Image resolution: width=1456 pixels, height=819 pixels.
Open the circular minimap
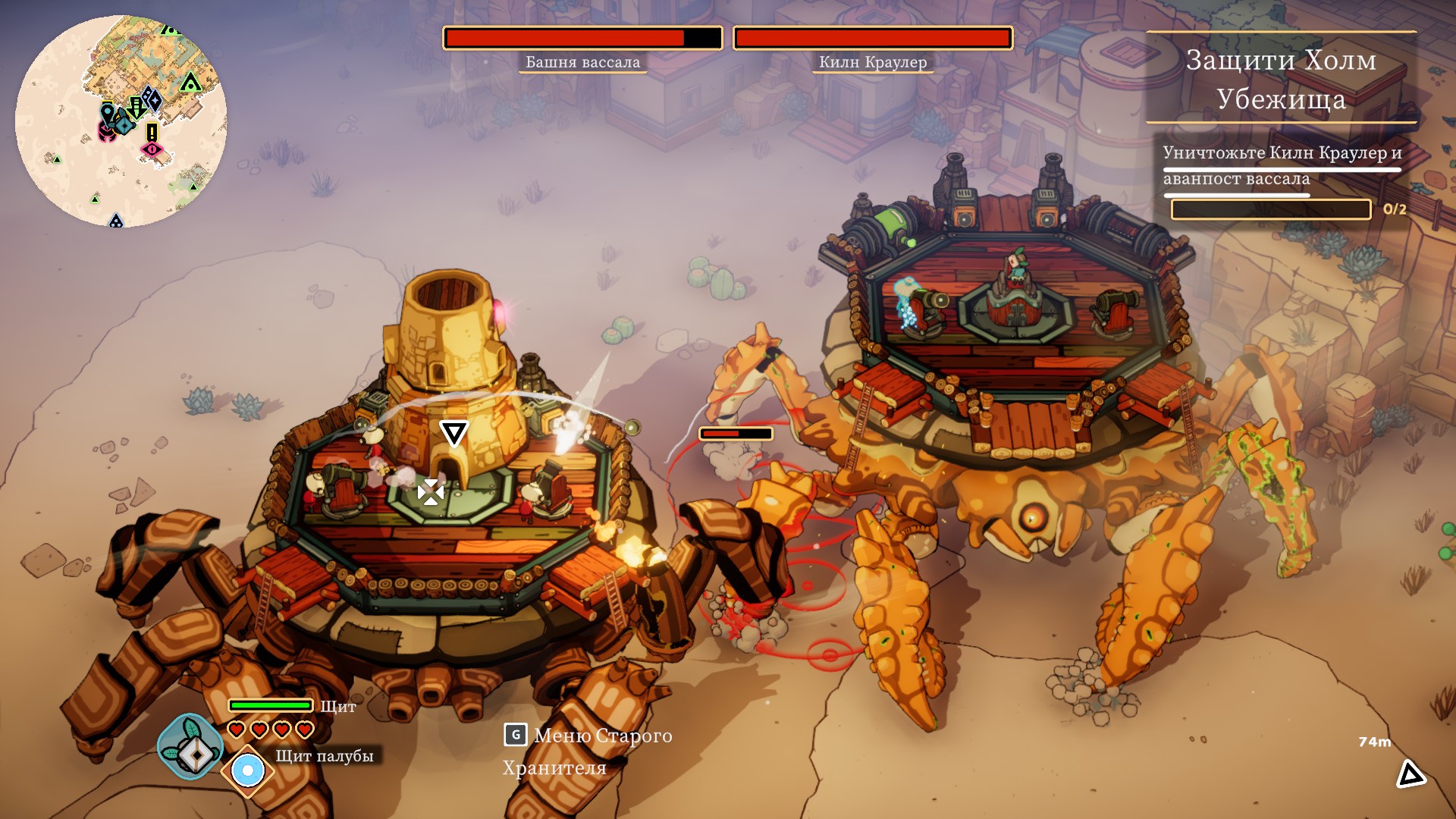pyautogui.click(x=121, y=121)
